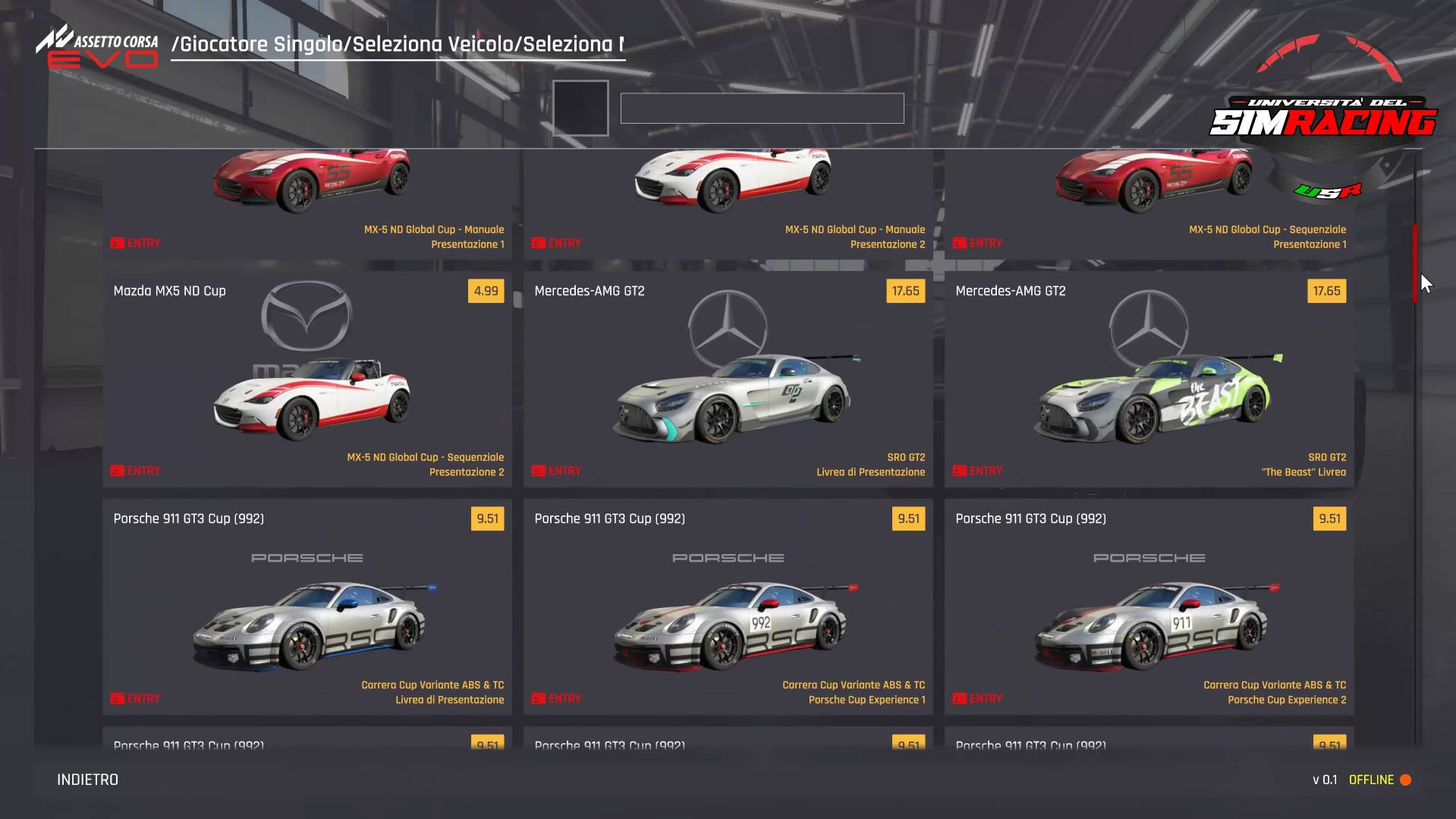
Task: Choose MX-5 Global Cup Manuale Presentazione 2
Action: pyautogui.click(x=728, y=203)
